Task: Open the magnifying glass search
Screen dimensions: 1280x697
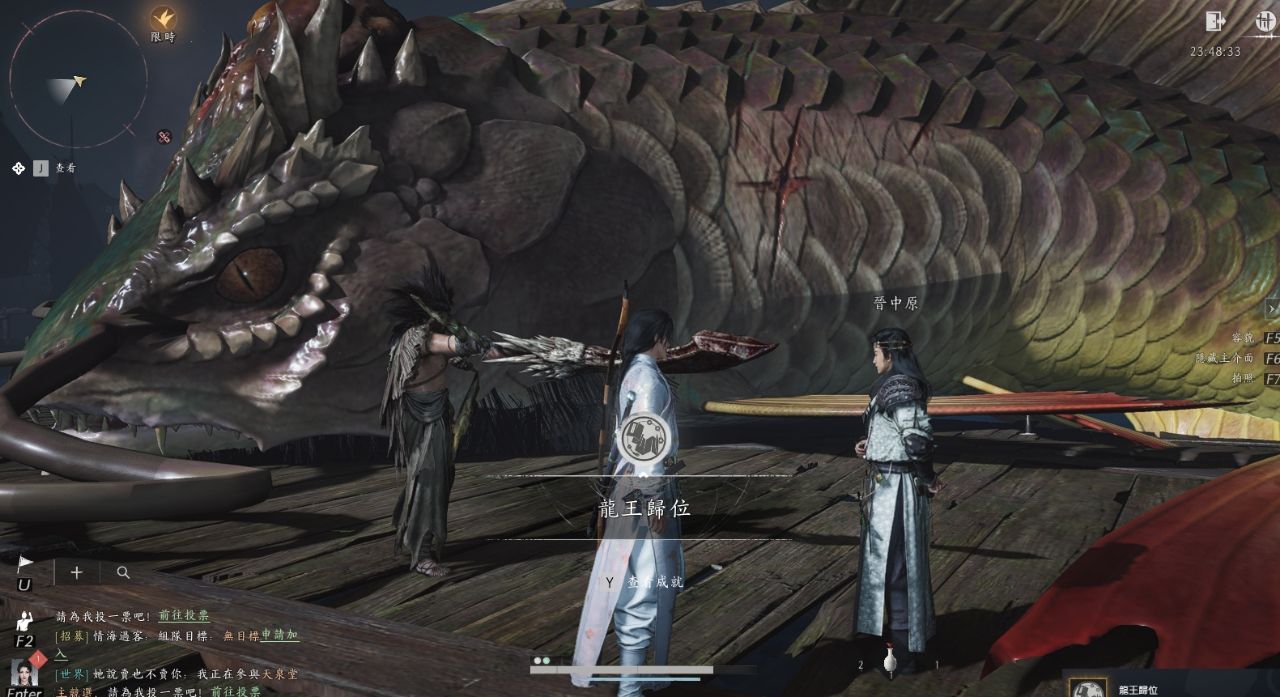Action: coord(123,573)
